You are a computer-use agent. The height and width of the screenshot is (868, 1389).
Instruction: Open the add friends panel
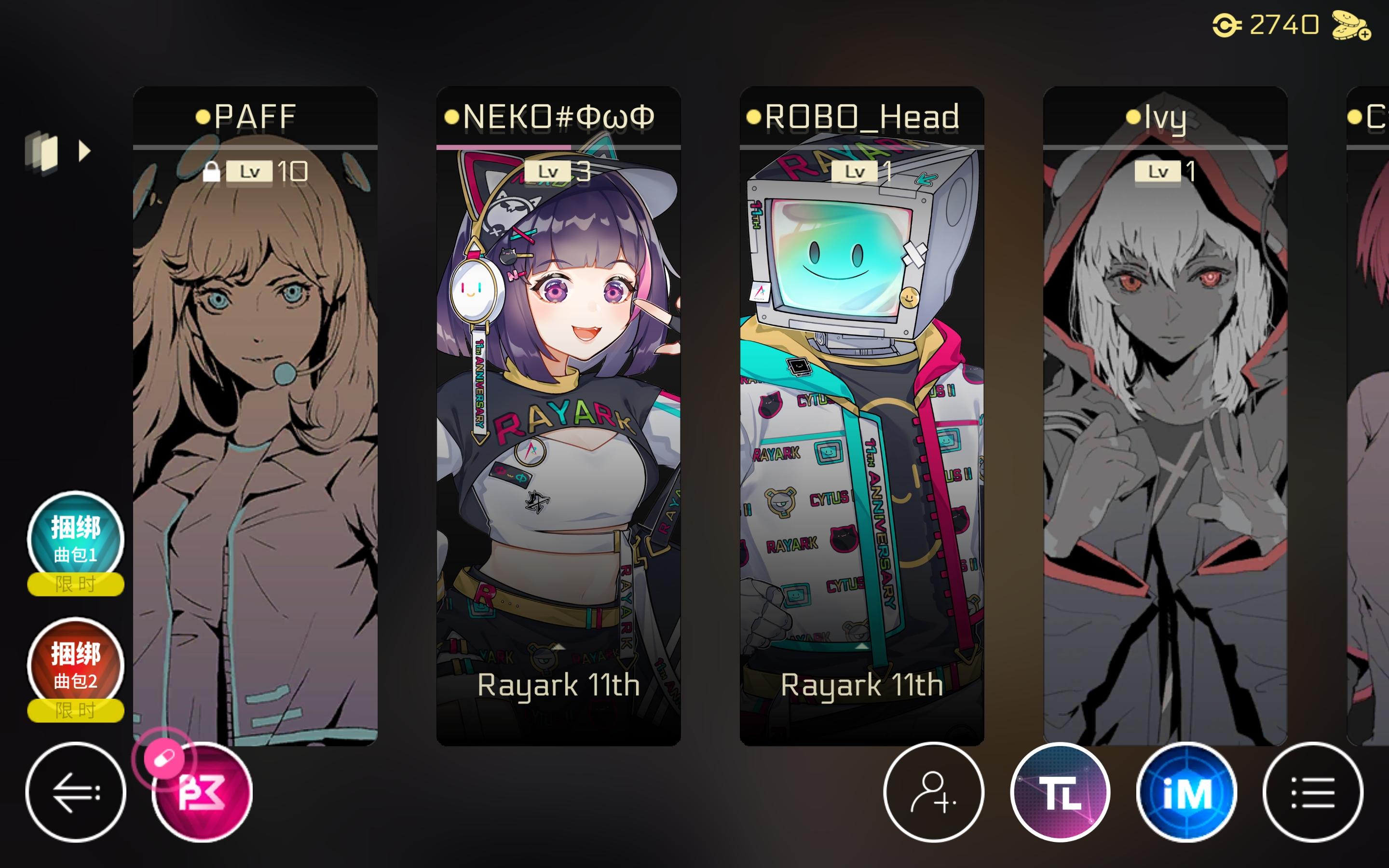coord(933,795)
